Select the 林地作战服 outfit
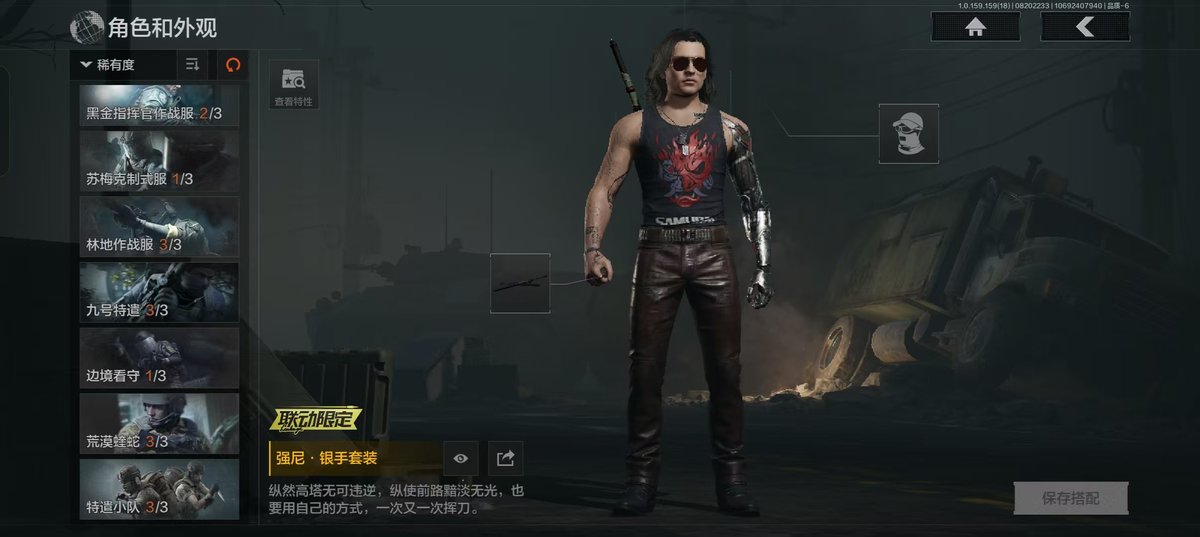1200x537 pixels. coord(159,226)
